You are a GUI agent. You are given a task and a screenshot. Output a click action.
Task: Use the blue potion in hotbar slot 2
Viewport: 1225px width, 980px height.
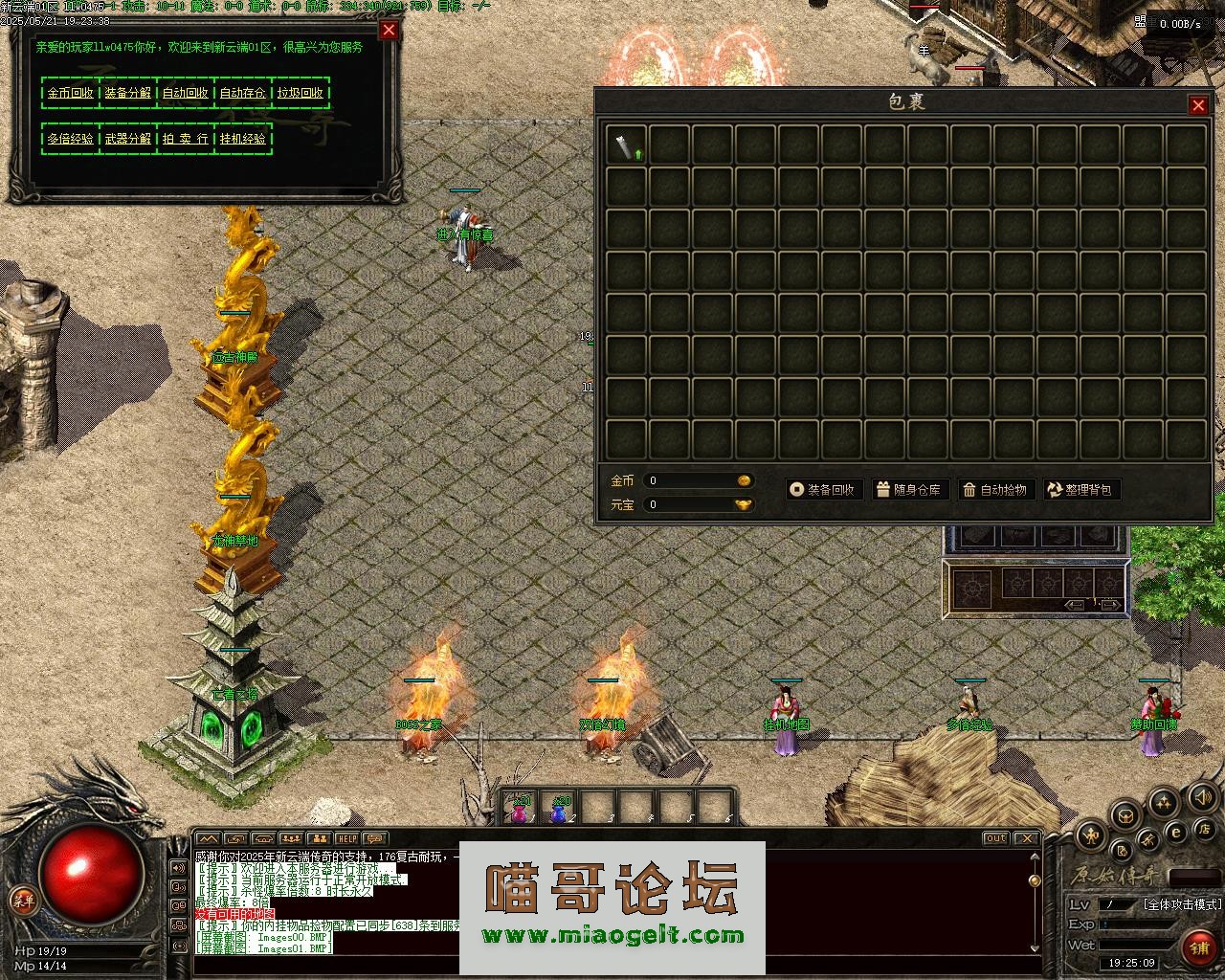coord(559,809)
